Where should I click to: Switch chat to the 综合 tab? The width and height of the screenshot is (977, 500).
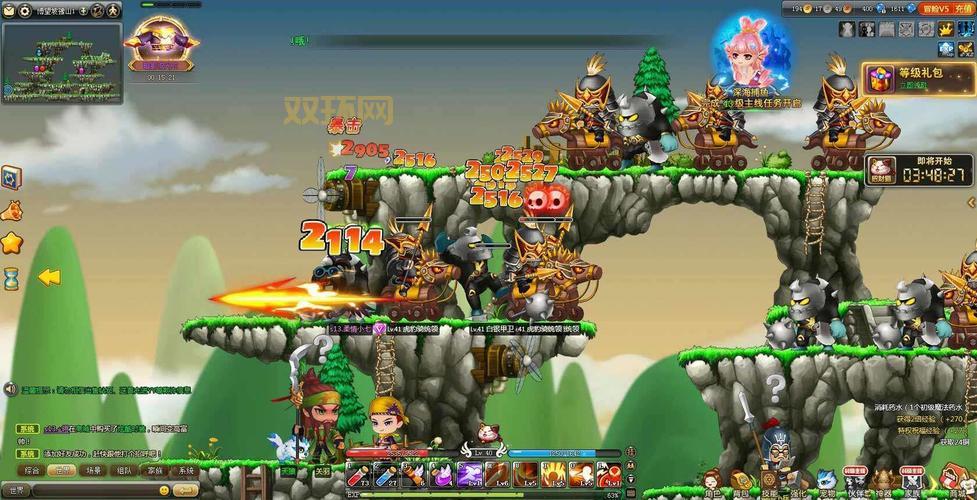point(32,469)
